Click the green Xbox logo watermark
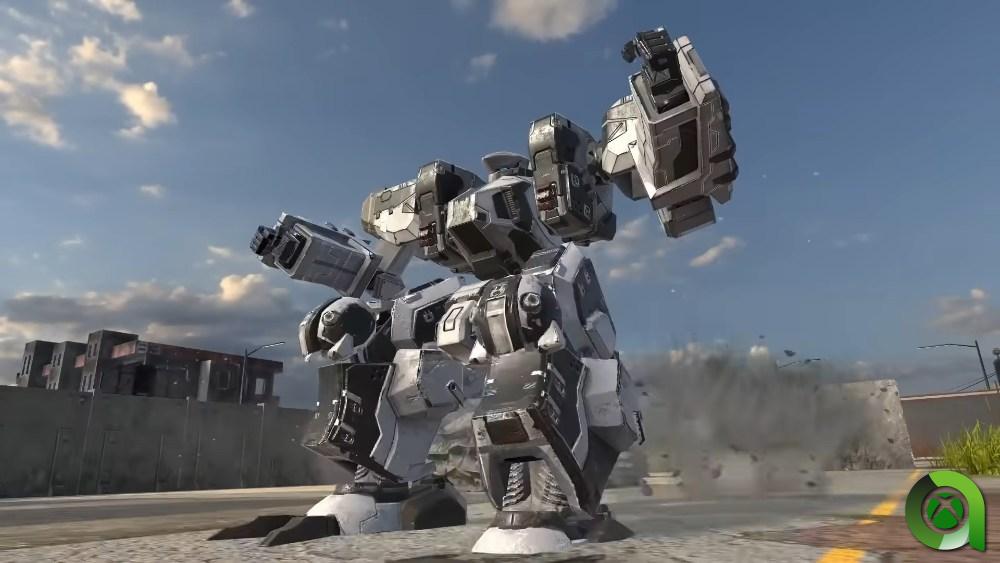Screen dimensions: 1000x563 point(944,512)
